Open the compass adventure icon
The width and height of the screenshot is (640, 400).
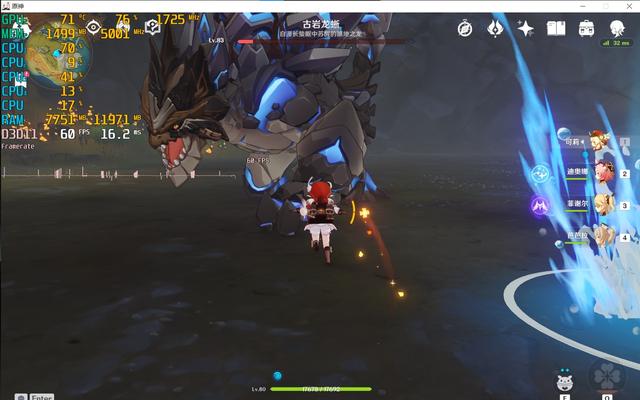(465, 29)
